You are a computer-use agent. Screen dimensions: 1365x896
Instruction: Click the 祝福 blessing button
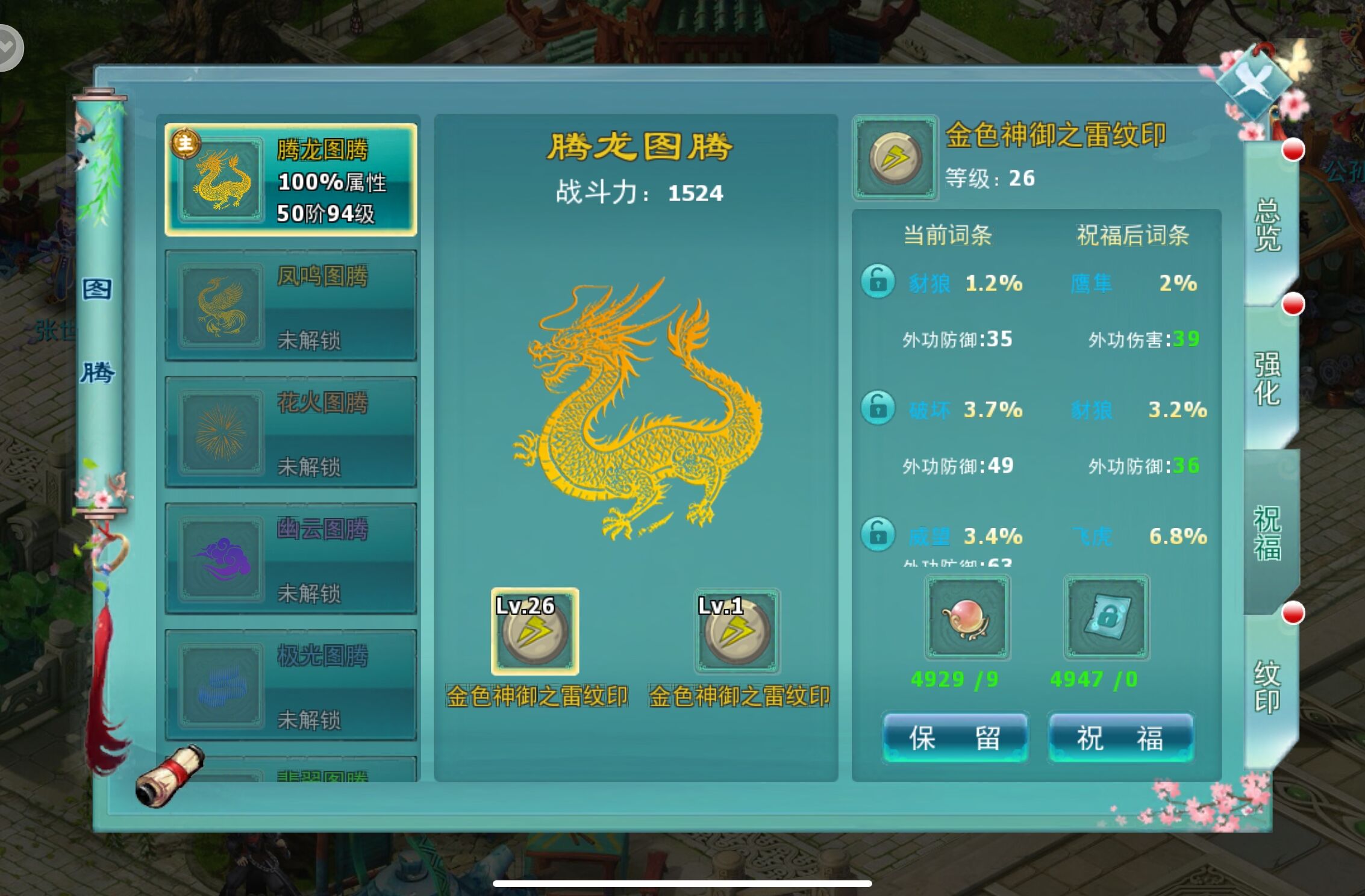pyautogui.click(x=1120, y=738)
